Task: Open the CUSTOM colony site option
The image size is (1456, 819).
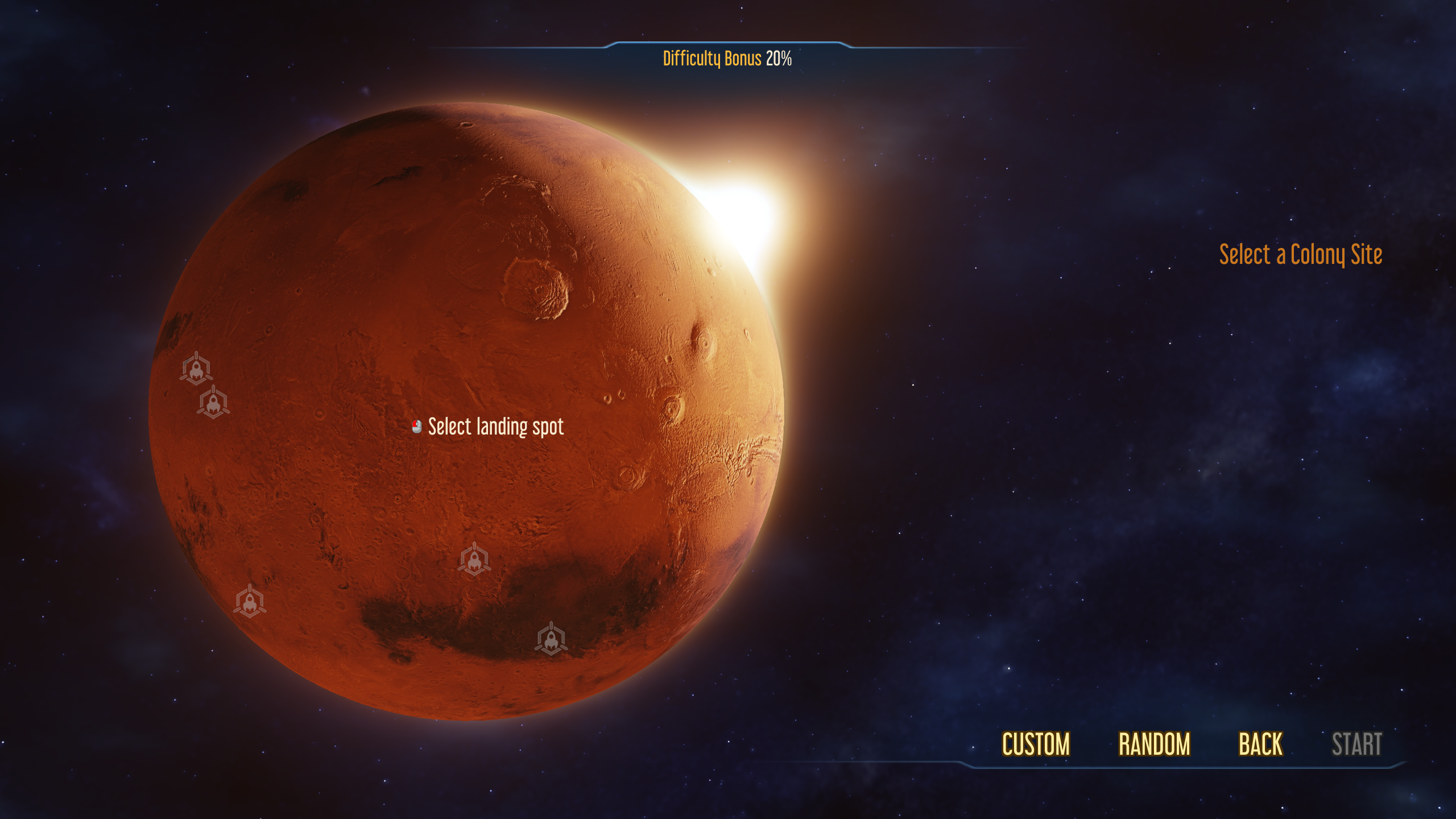Action: 1036,744
